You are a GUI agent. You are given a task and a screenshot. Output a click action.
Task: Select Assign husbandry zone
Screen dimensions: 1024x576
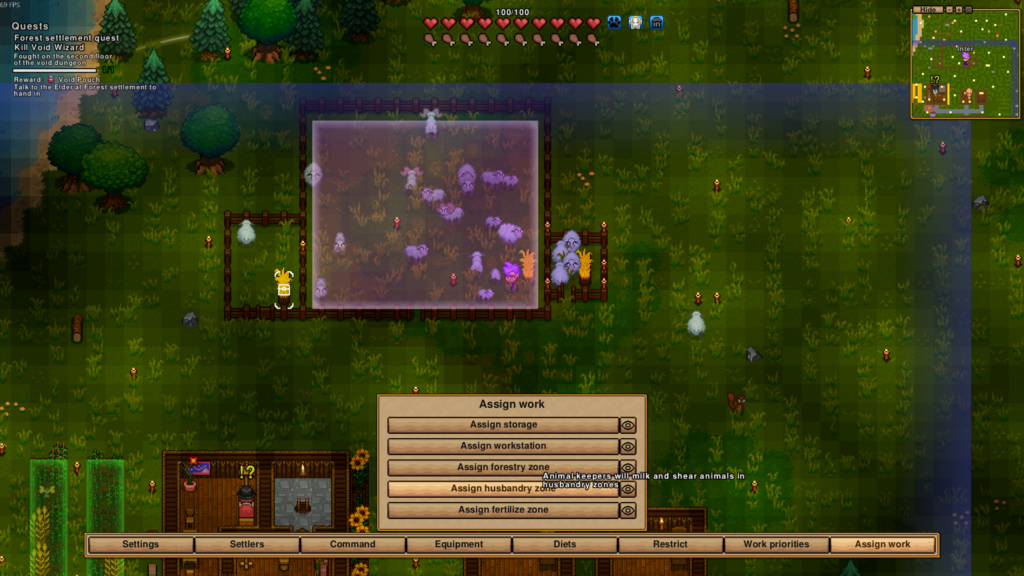click(503, 489)
